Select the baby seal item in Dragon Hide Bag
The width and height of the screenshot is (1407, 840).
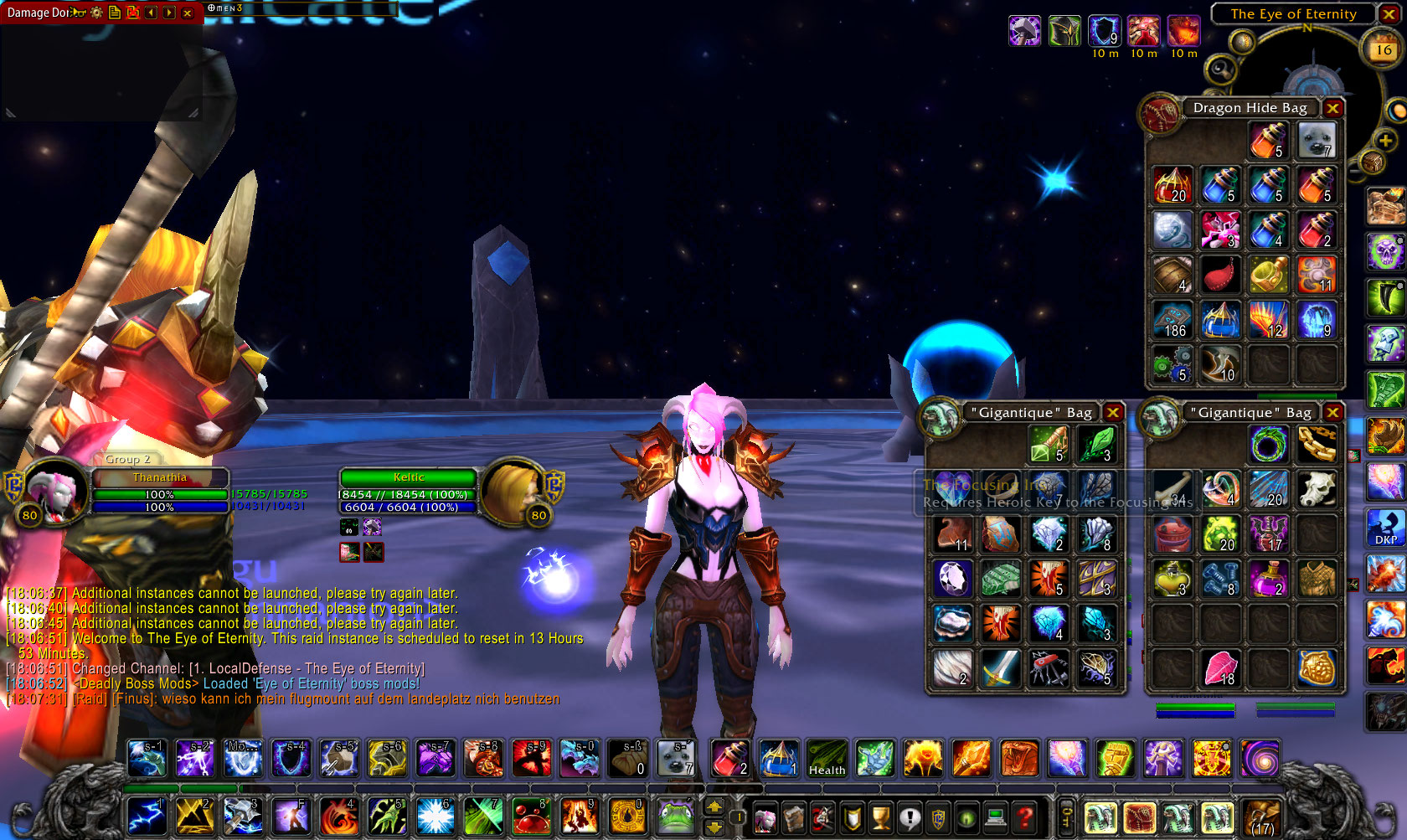coord(1316,140)
